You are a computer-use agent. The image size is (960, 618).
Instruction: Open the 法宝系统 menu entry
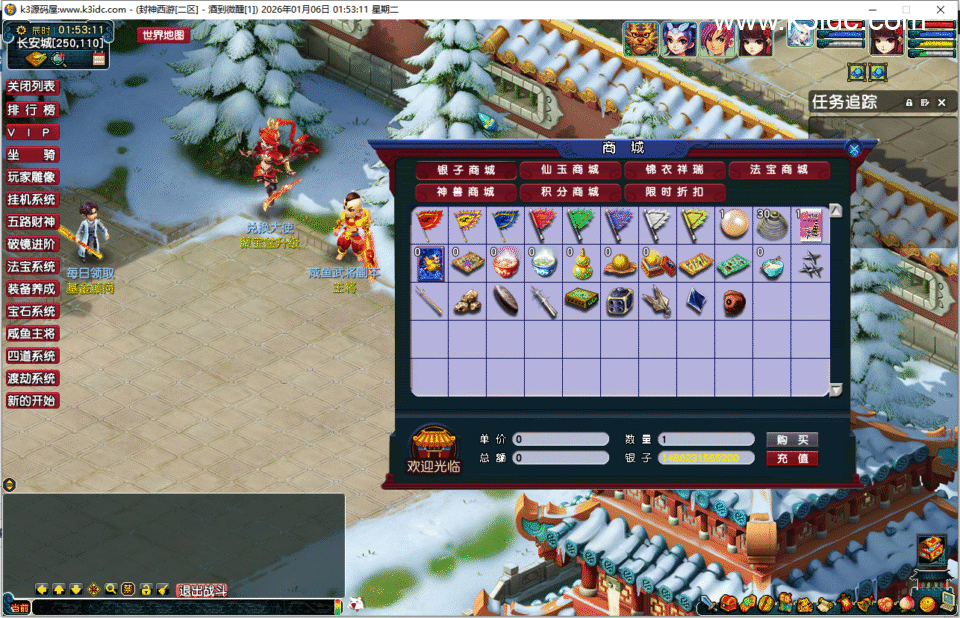(32, 267)
